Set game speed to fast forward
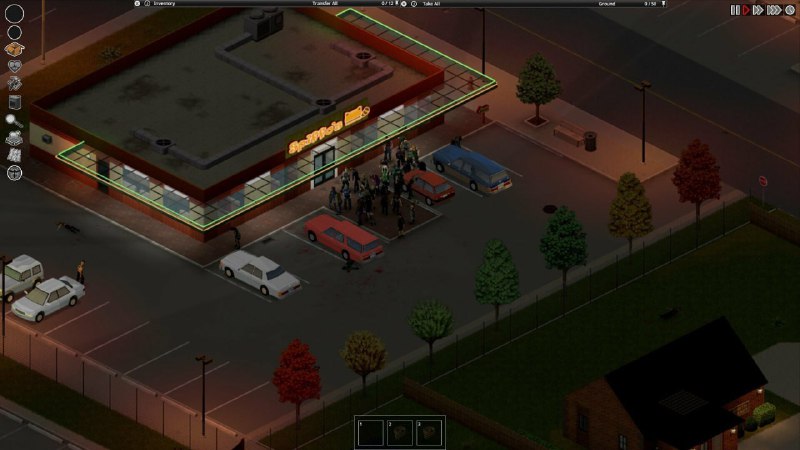This screenshot has width=800, height=450. pyautogui.click(x=758, y=9)
